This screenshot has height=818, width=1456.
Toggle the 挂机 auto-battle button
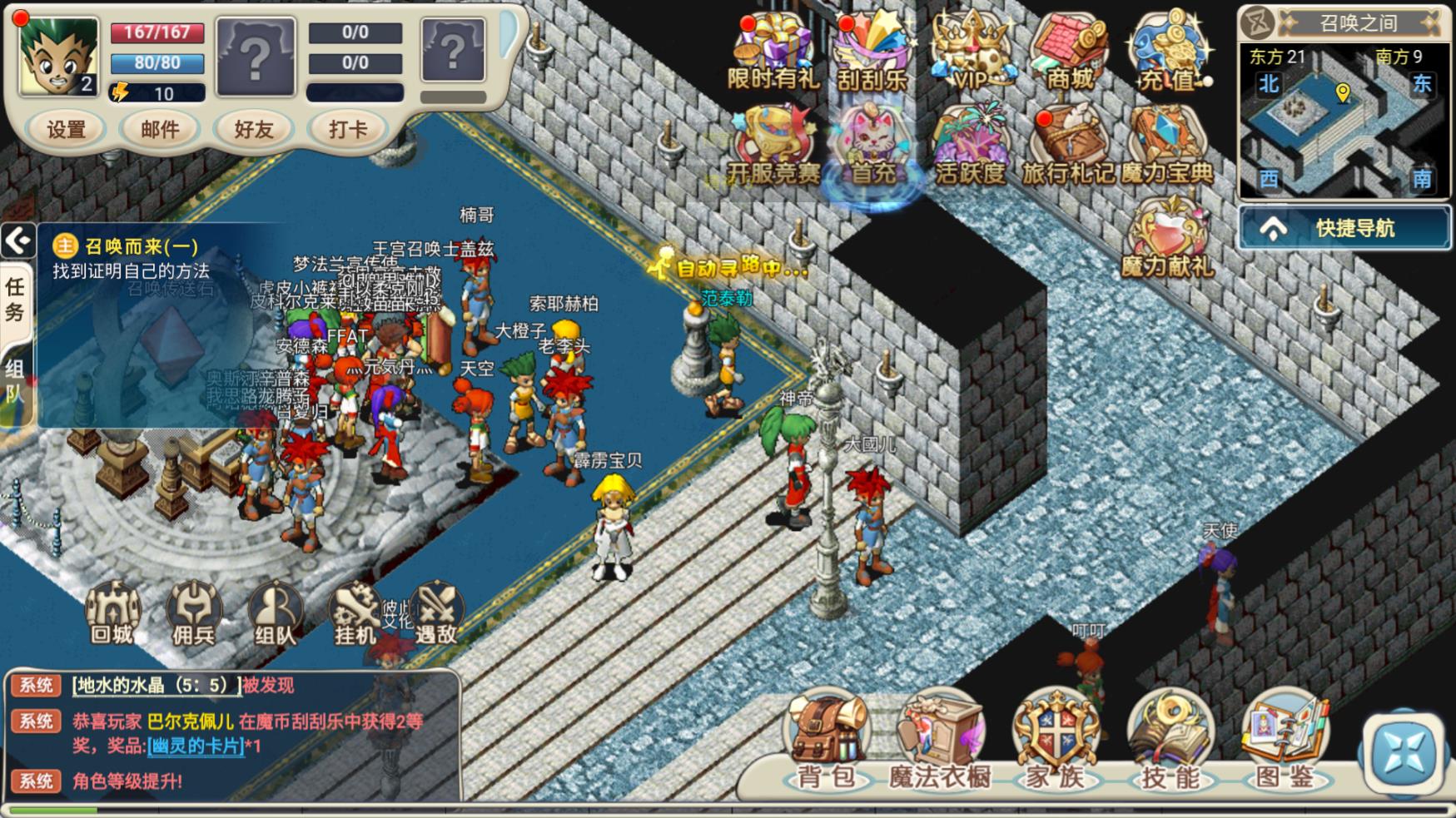[x=355, y=614]
